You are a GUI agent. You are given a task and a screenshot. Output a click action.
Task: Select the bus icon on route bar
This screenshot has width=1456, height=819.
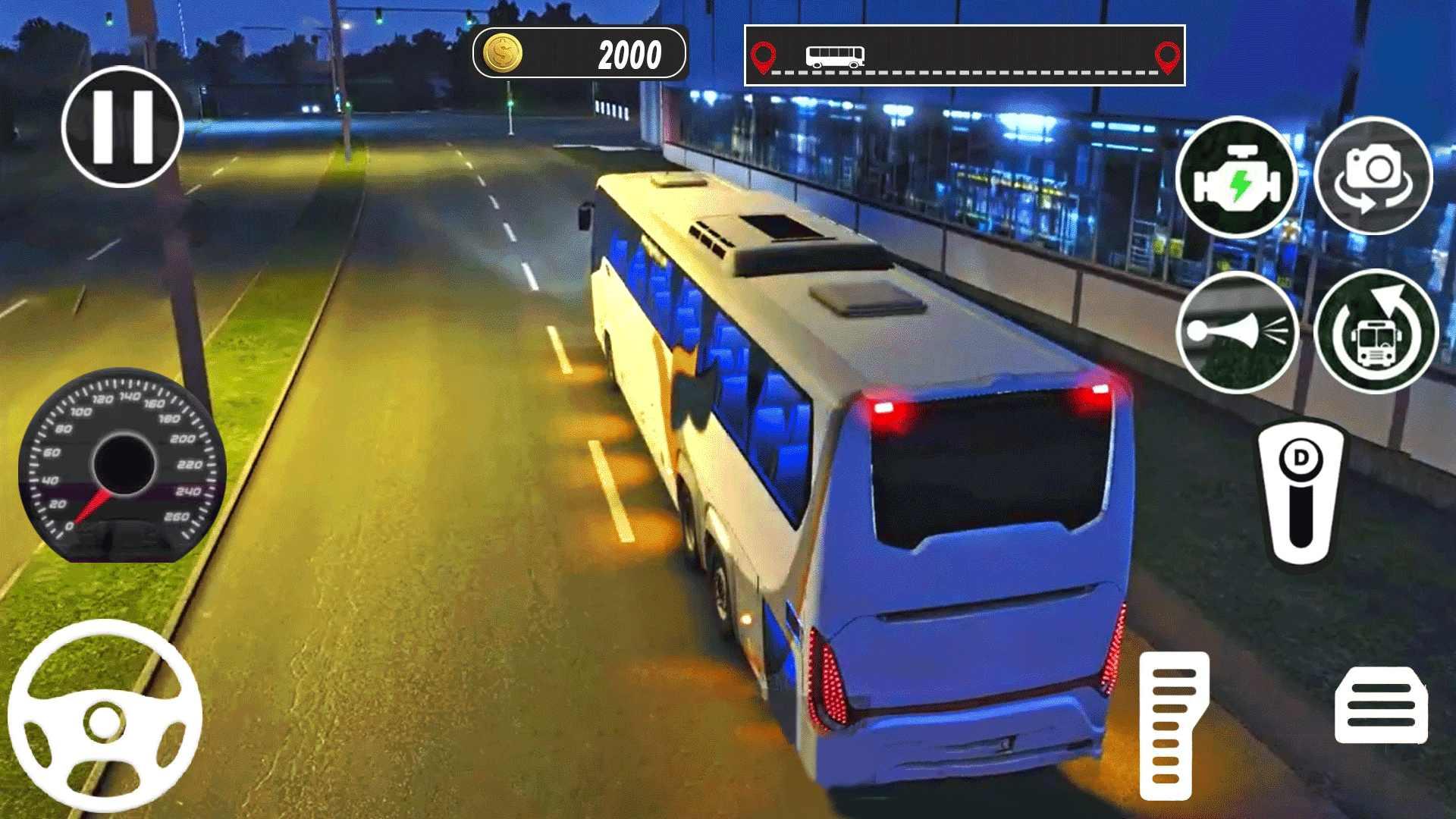point(834,55)
